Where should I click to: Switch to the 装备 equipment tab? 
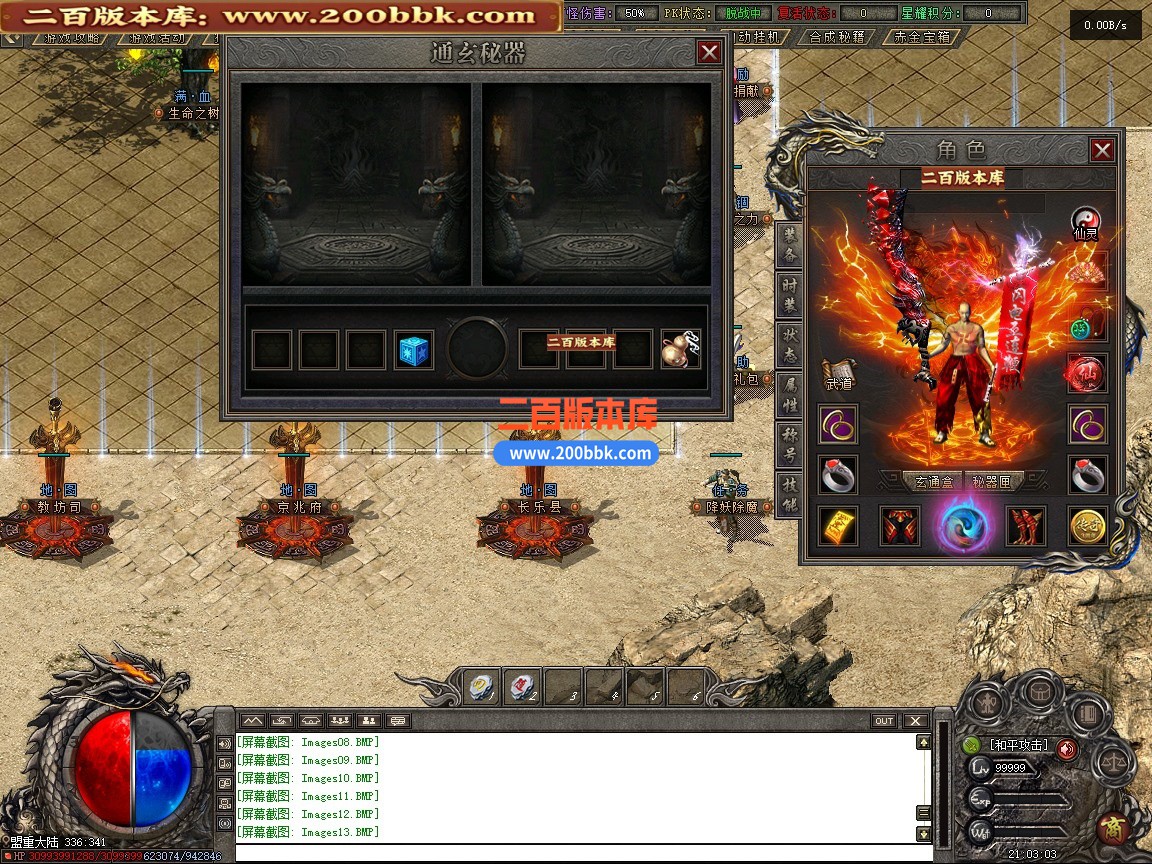(x=790, y=245)
